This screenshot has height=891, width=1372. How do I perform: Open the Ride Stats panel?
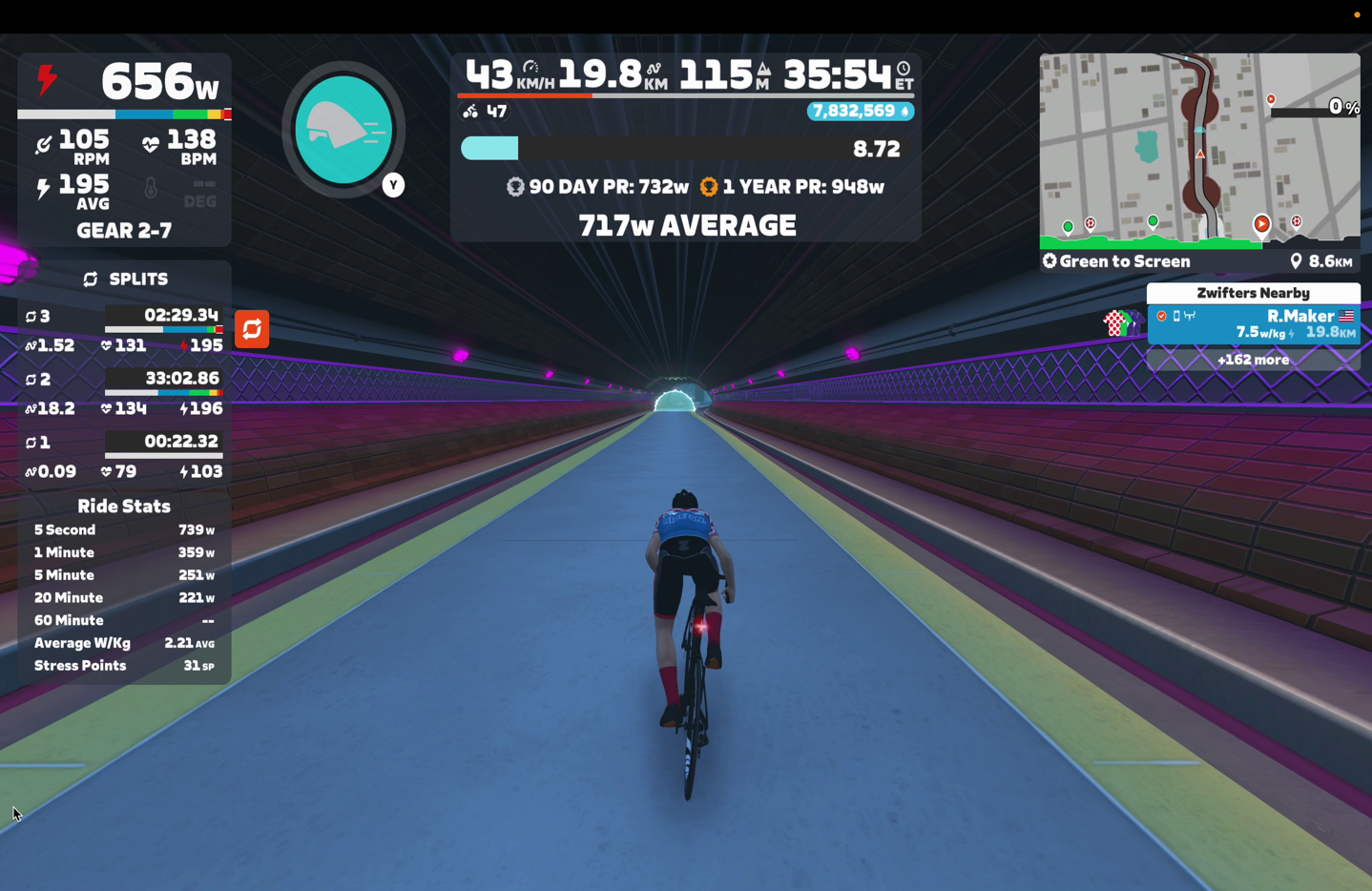(124, 507)
